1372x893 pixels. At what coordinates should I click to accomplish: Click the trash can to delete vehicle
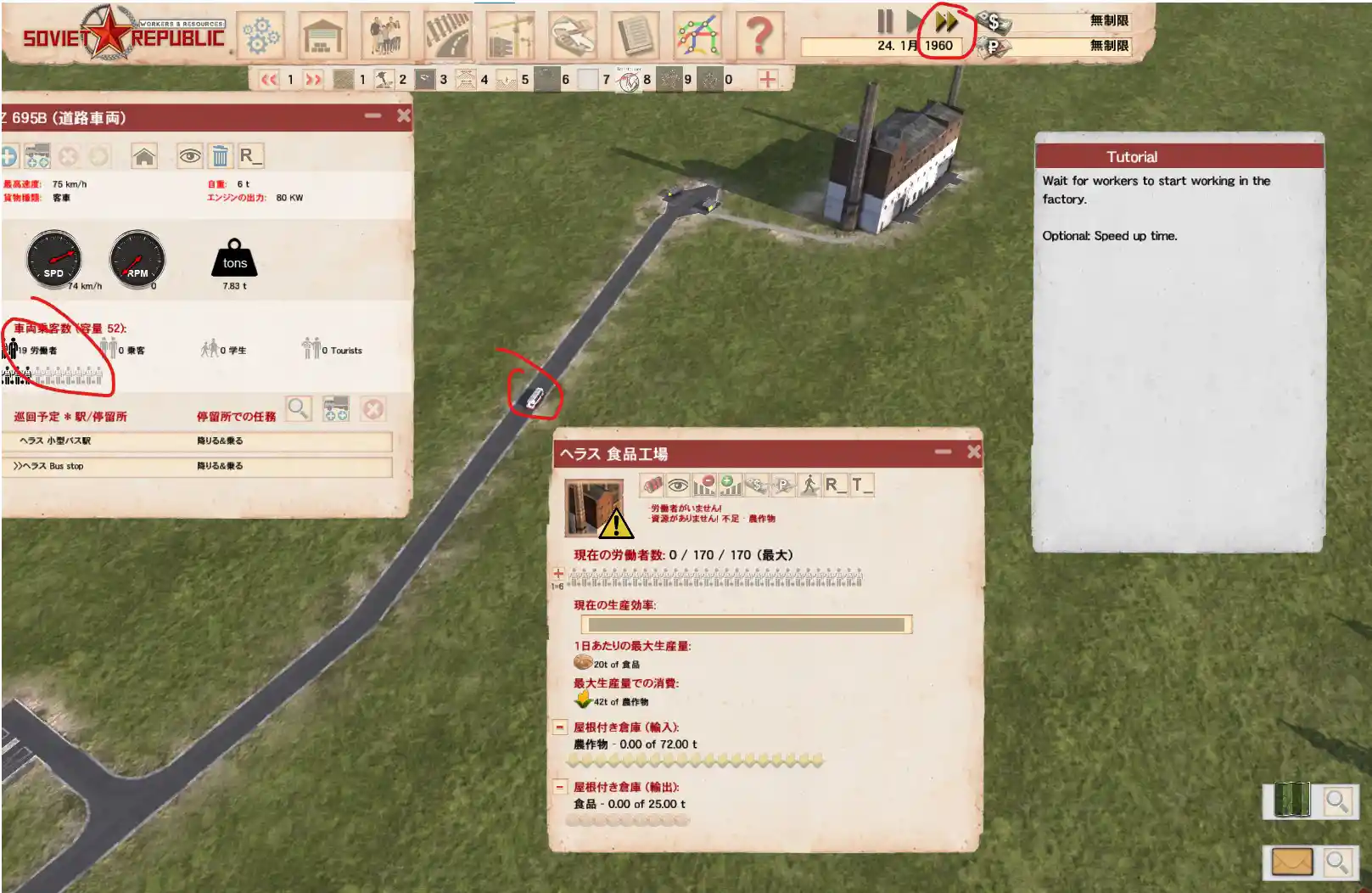click(220, 156)
